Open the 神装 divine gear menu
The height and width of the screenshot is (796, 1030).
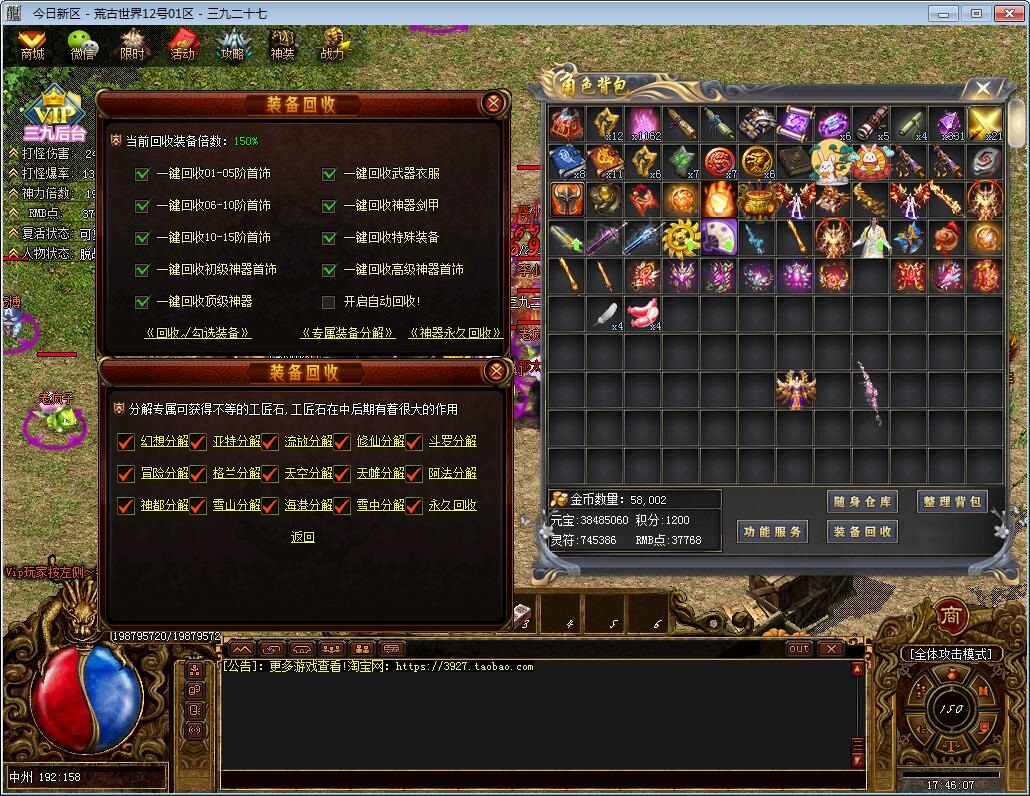click(x=283, y=44)
